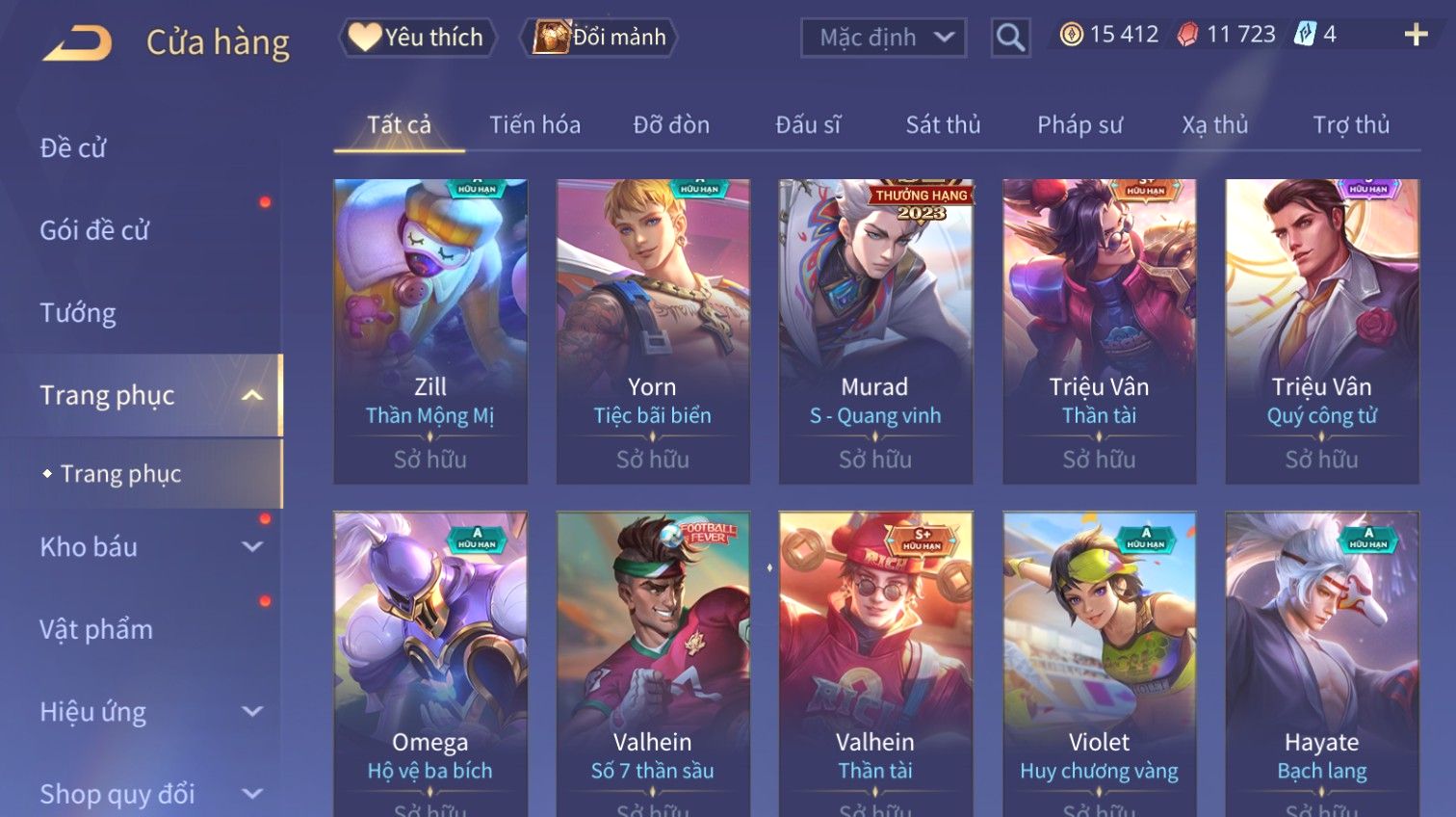Choose the Pháp sư tab
Screen dimensions: 1456x817
[x=1079, y=125]
